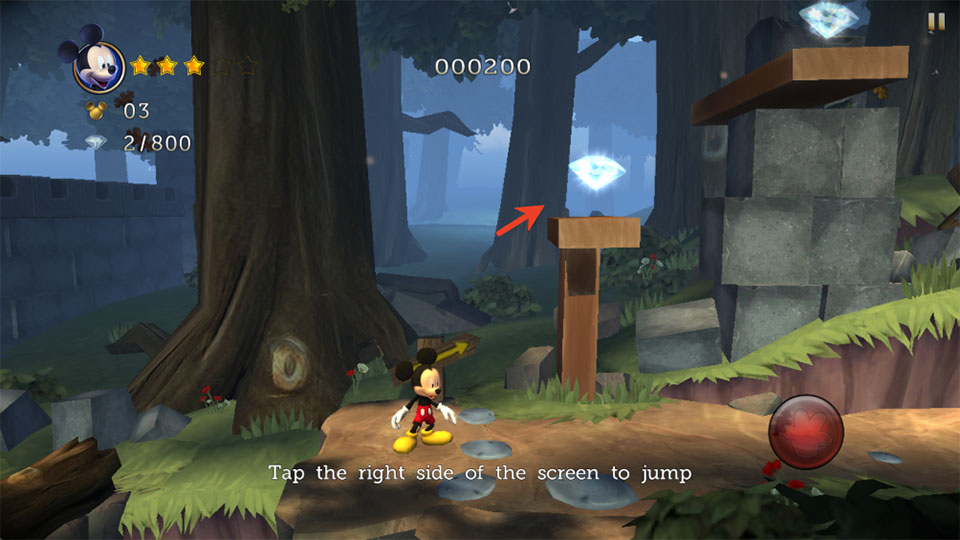Pause the game with the pause button

(x=936, y=22)
